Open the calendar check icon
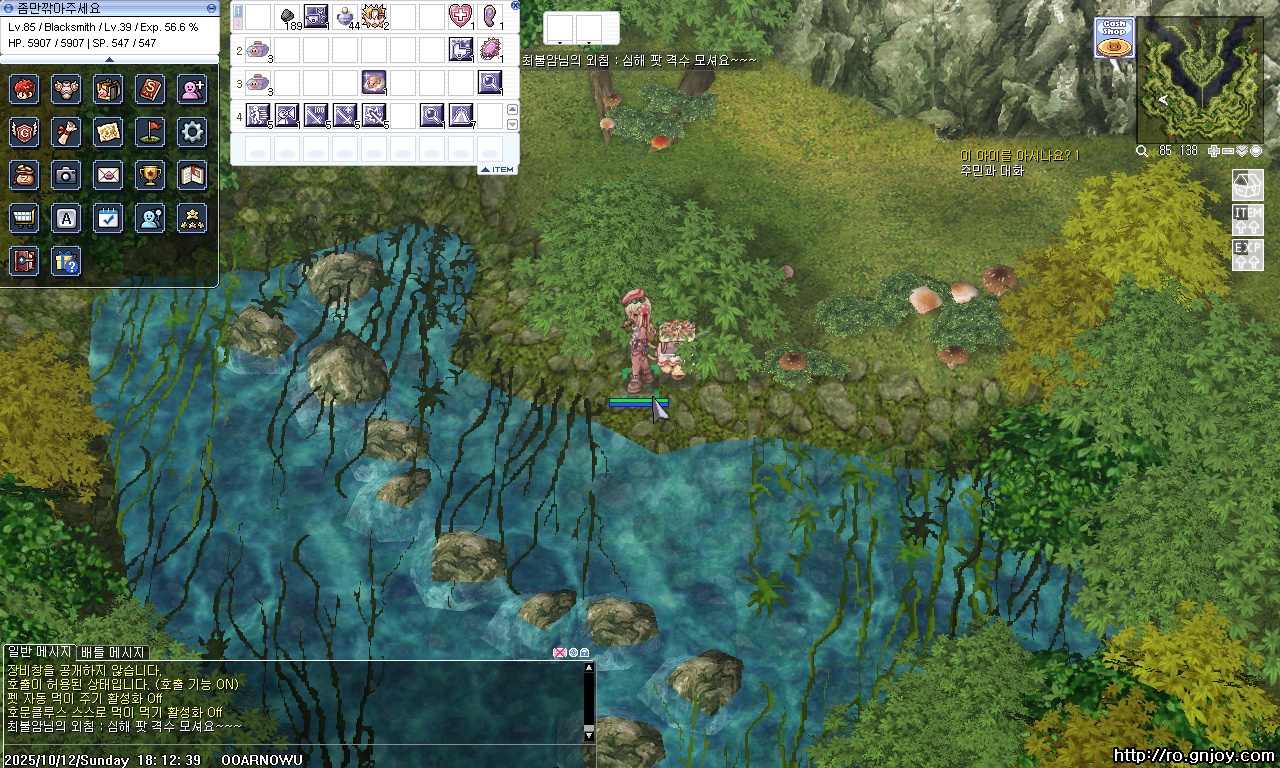This screenshot has height=768, width=1280. 108,218
